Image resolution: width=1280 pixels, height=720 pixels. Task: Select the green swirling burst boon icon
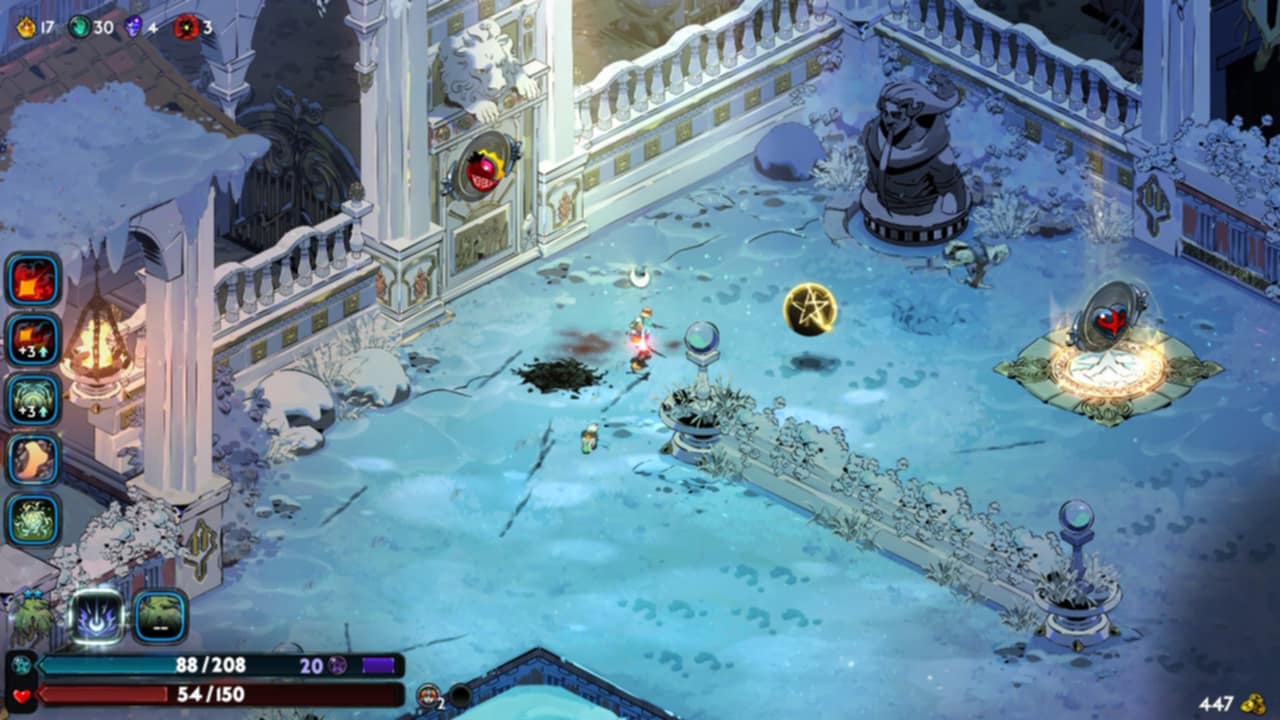34,519
